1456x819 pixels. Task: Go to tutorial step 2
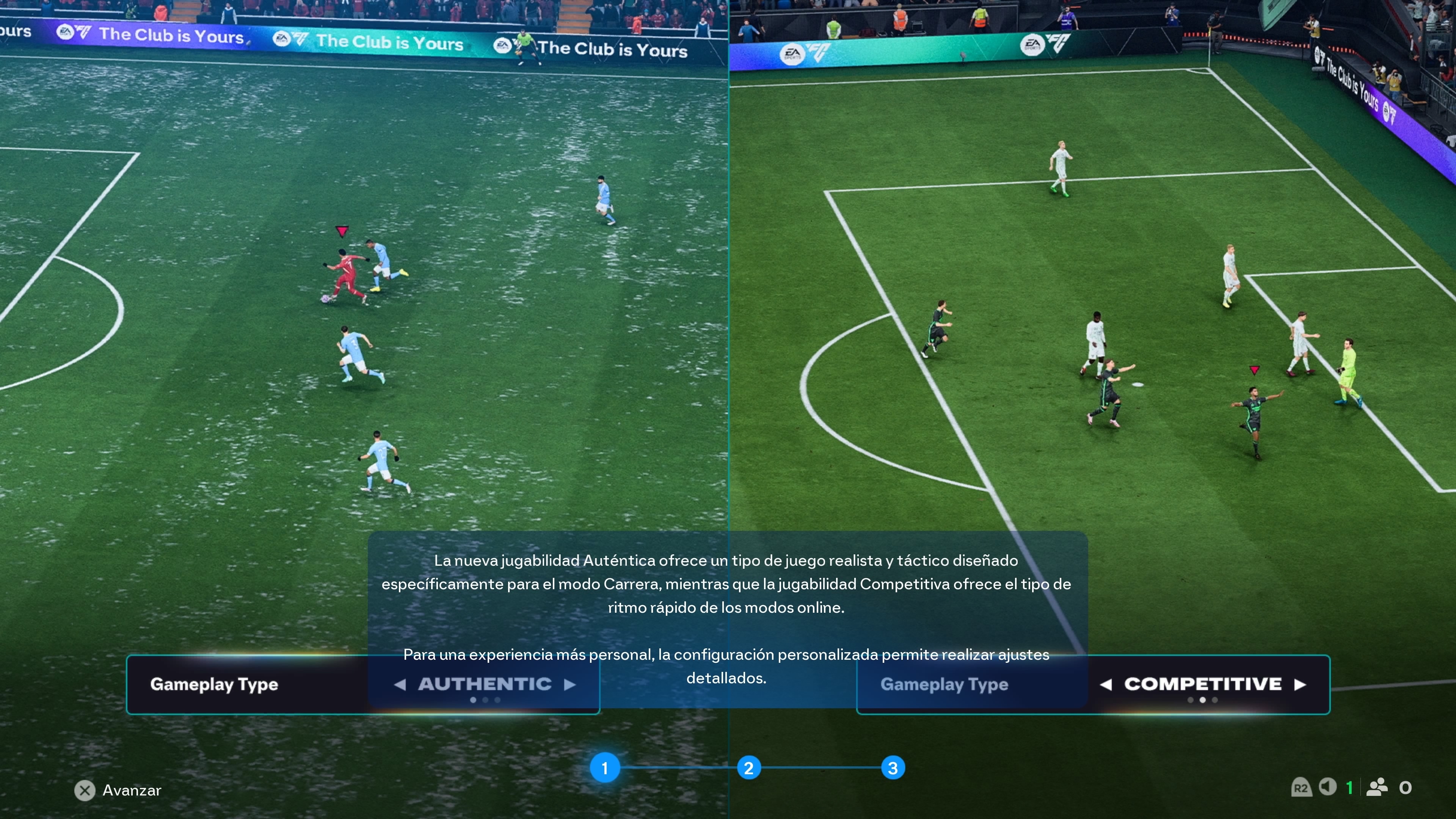click(749, 768)
